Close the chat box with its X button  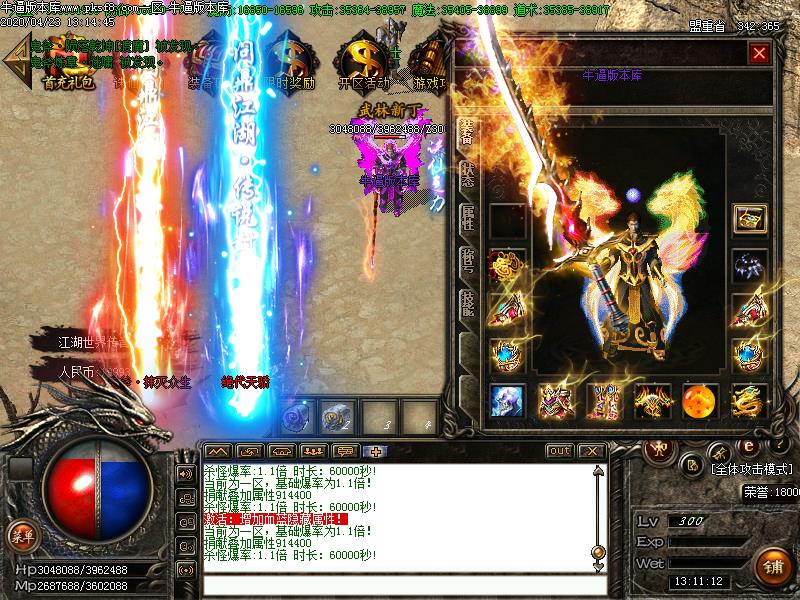(x=592, y=451)
